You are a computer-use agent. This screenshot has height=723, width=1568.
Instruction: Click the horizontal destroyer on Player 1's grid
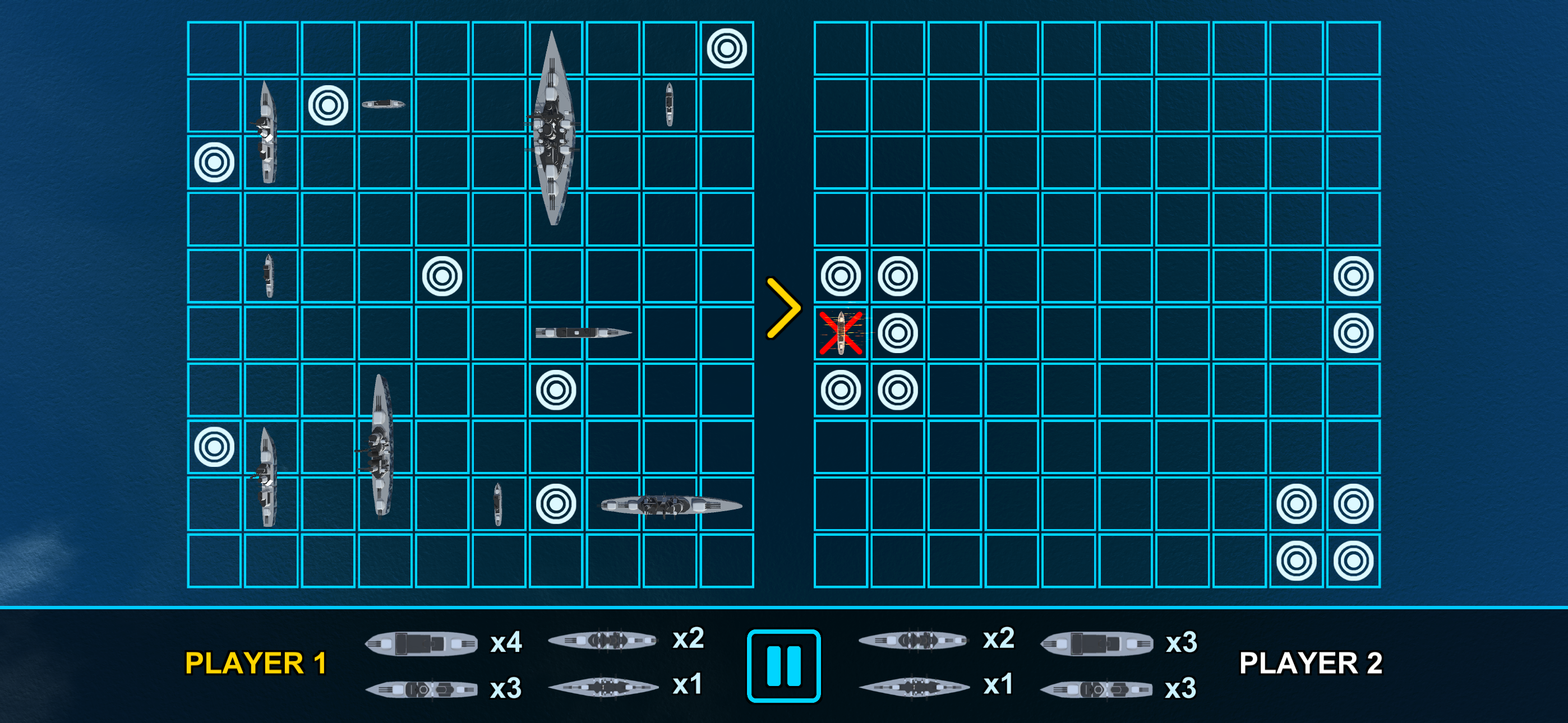[x=582, y=332]
